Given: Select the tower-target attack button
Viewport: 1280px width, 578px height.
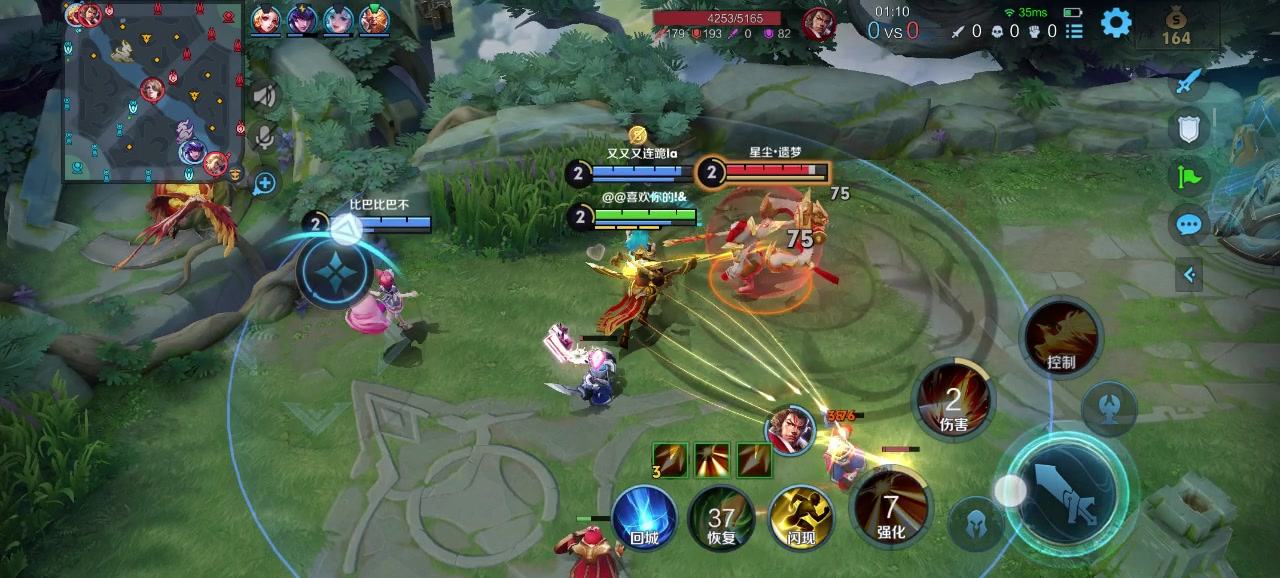Looking at the screenshot, I should click(1108, 408).
